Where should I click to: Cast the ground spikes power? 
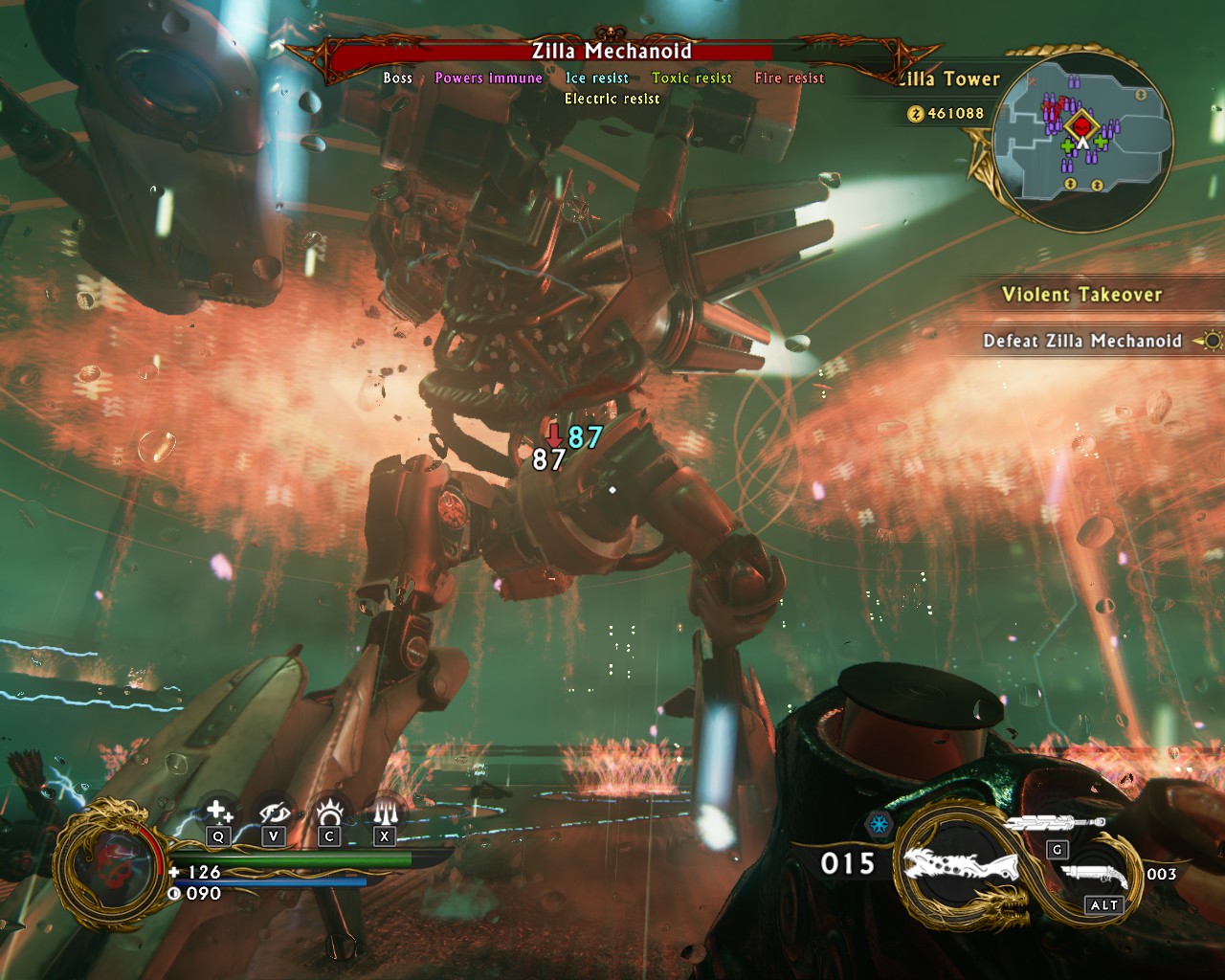tap(385, 813)
